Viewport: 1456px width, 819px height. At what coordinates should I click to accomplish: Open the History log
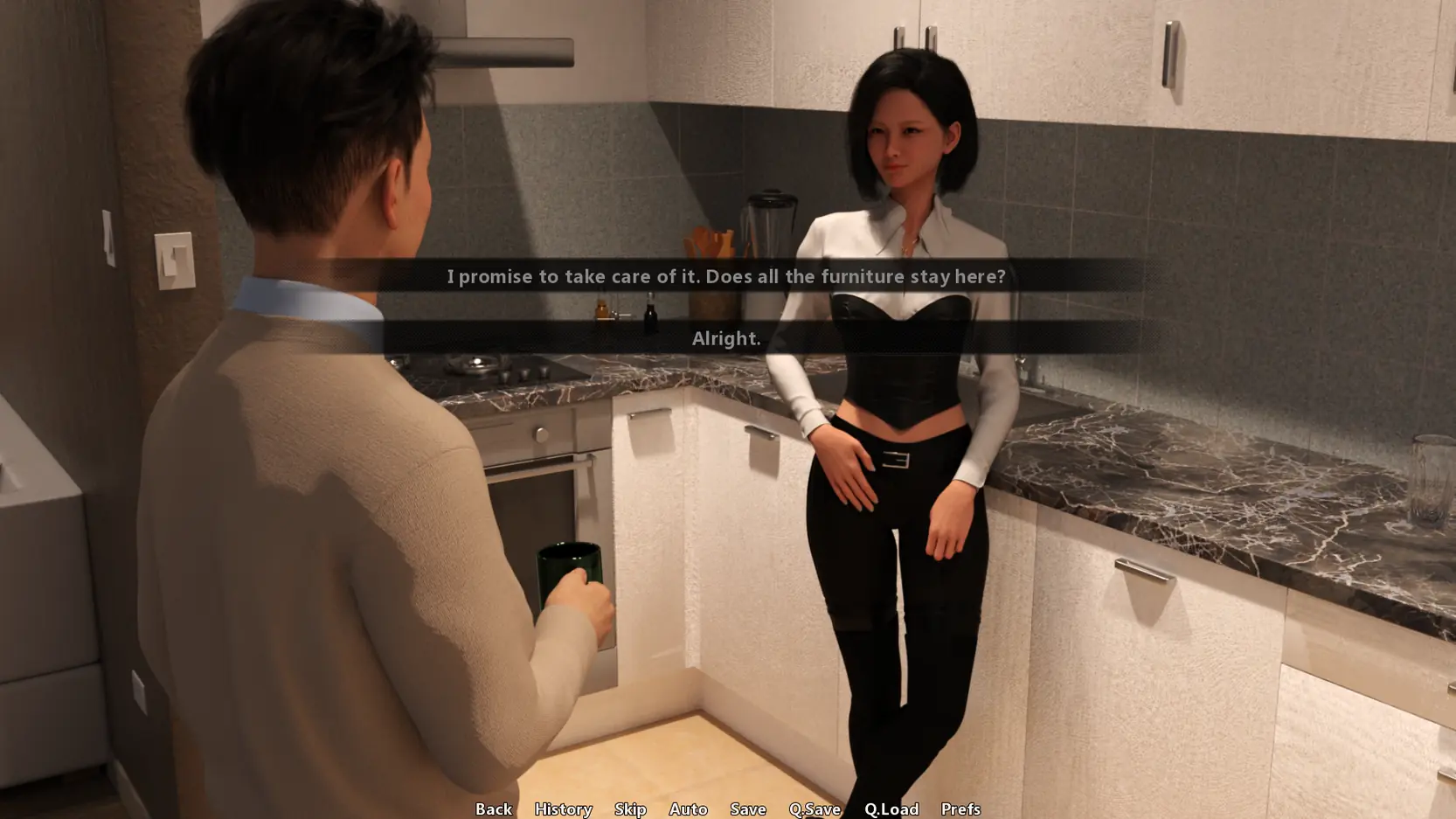click(x=563, y=809)
